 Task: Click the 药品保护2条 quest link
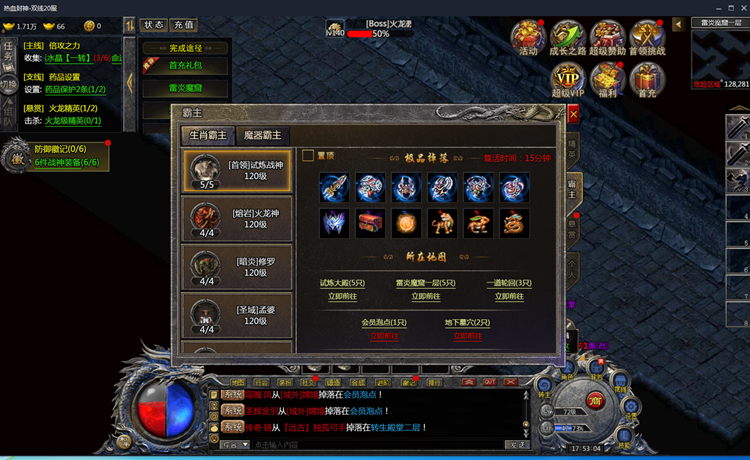point(75,89)
